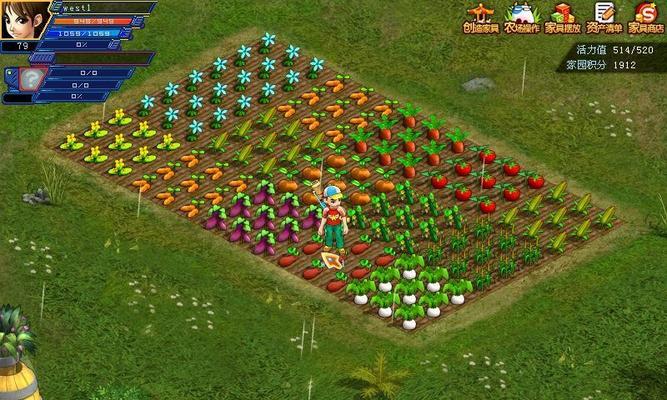This screenshot has width=667, height=400.
Task: Open the 创造家具 furniture creation menu
Action: pos(482,18)
